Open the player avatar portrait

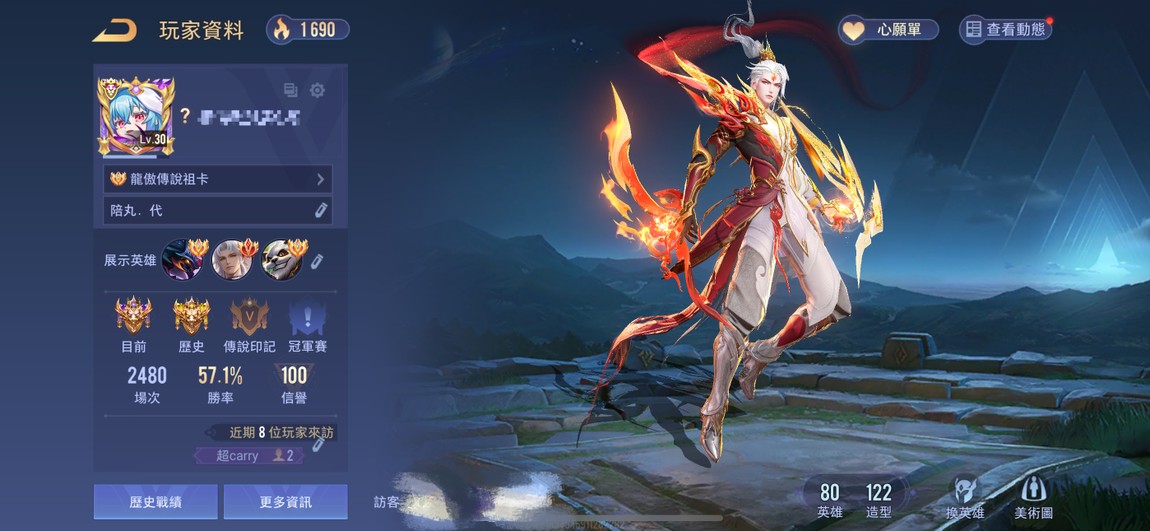tap(136, 116)
